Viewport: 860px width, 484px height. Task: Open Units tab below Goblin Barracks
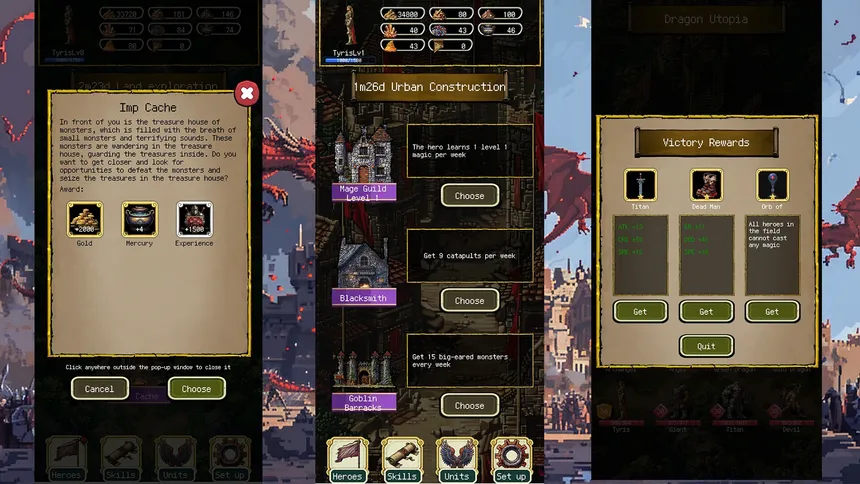coord(457,459)
